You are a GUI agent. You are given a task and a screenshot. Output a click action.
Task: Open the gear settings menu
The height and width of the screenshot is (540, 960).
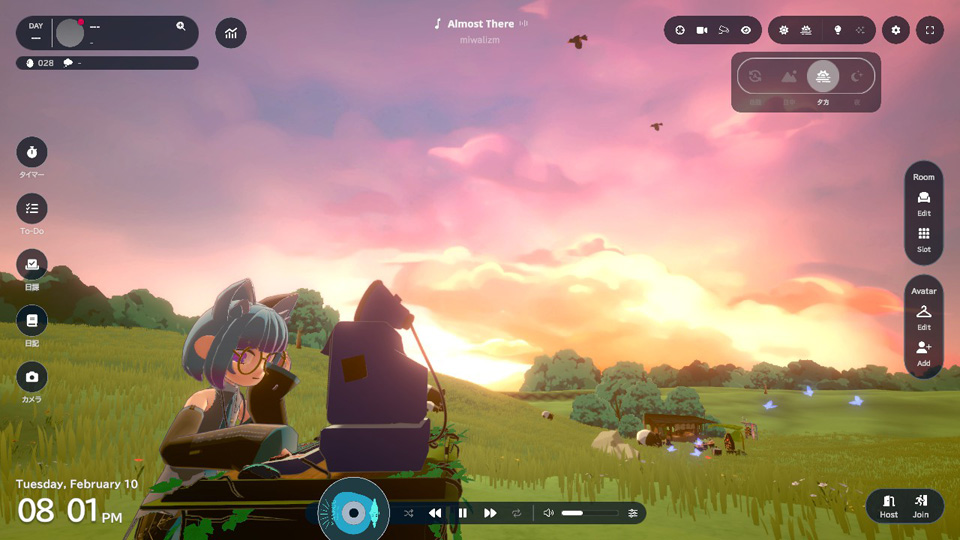click(x=896, y=30)
